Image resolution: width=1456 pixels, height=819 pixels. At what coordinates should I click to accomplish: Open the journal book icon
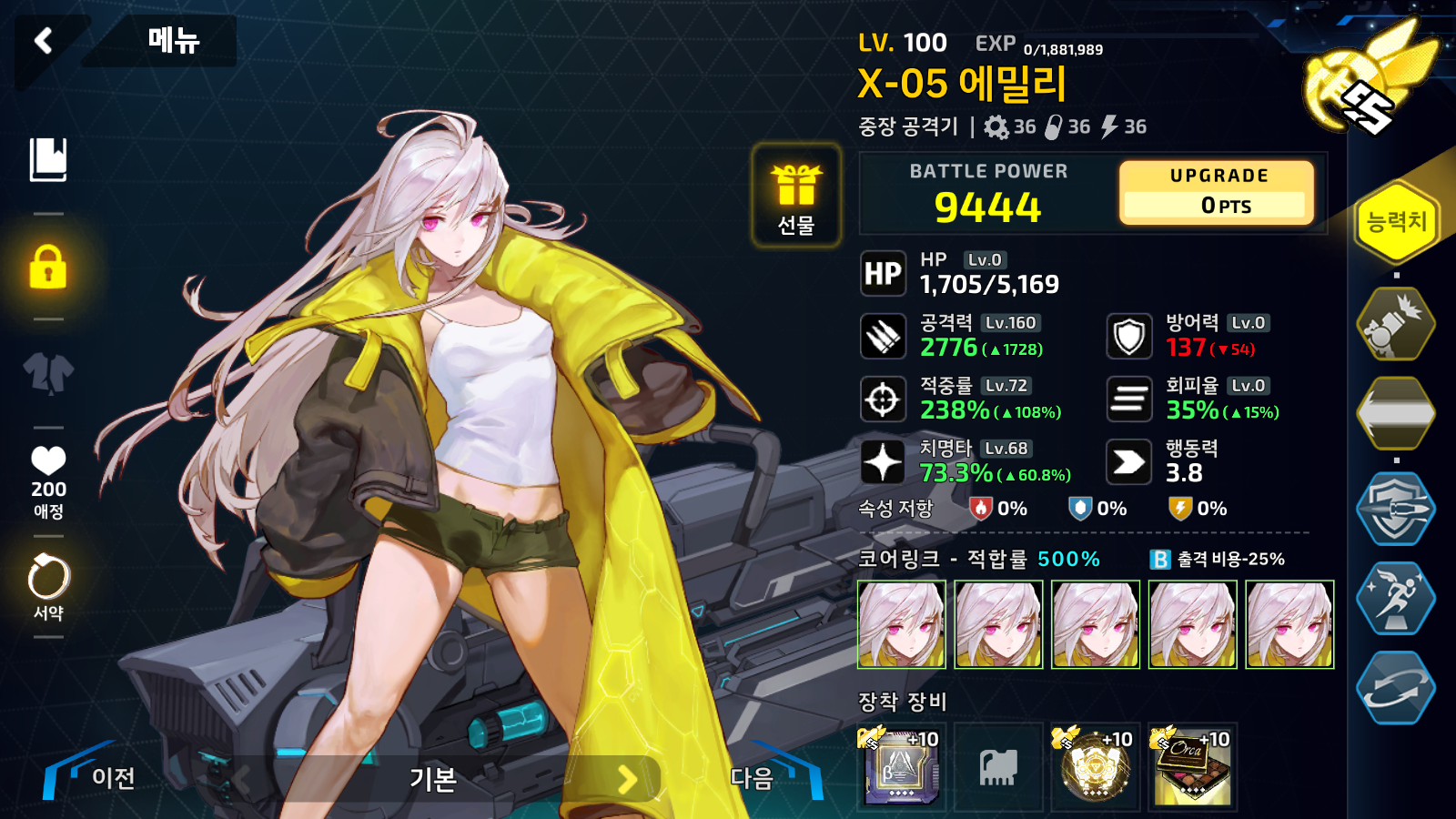coord(48,160)
